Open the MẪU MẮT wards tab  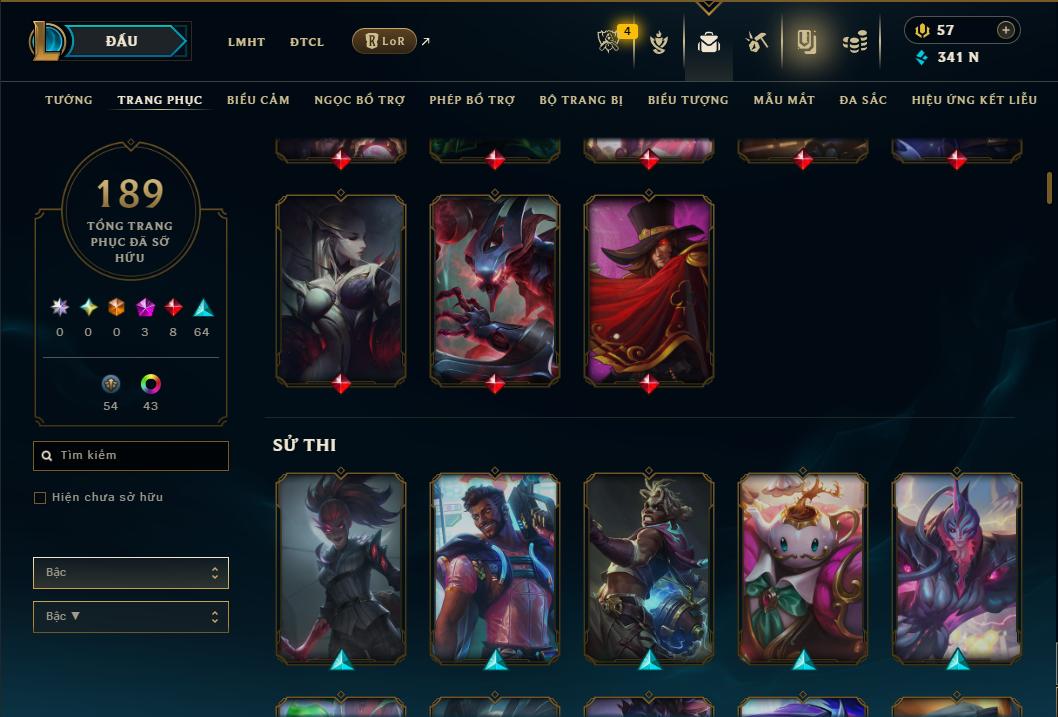click(784, 100)
